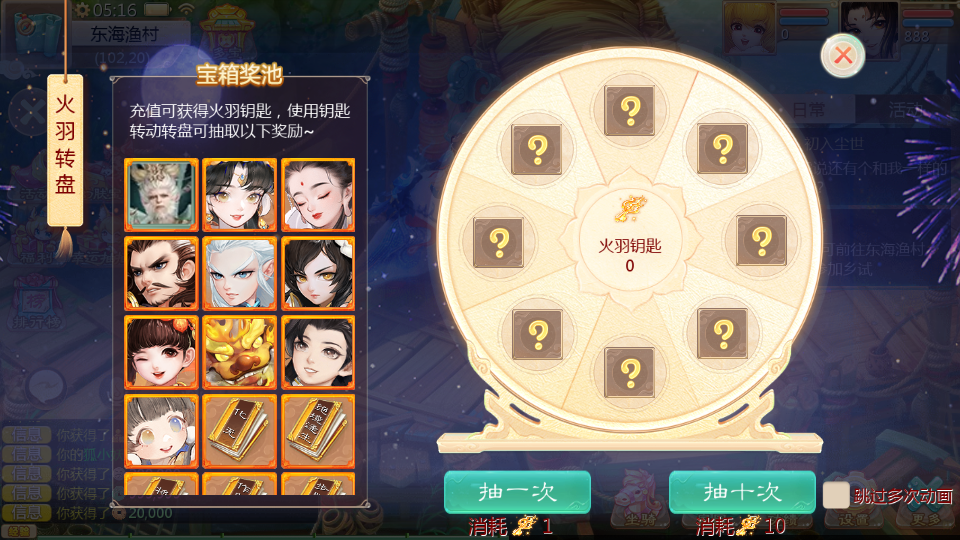960x540 pixels.
Task: Choose the winking girl portrait reward
Action: [x=161, y=351]
